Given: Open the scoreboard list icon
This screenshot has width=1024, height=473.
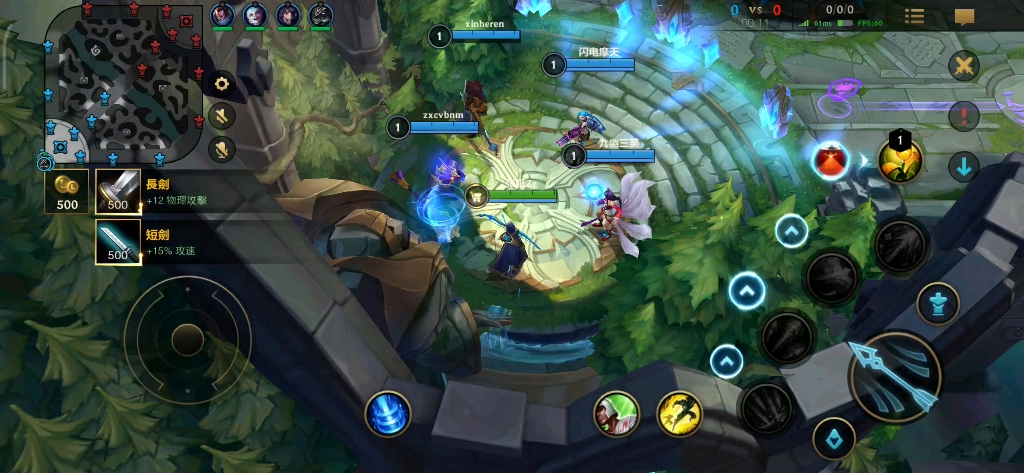Looking at the screenshot, I should point(914,16).
